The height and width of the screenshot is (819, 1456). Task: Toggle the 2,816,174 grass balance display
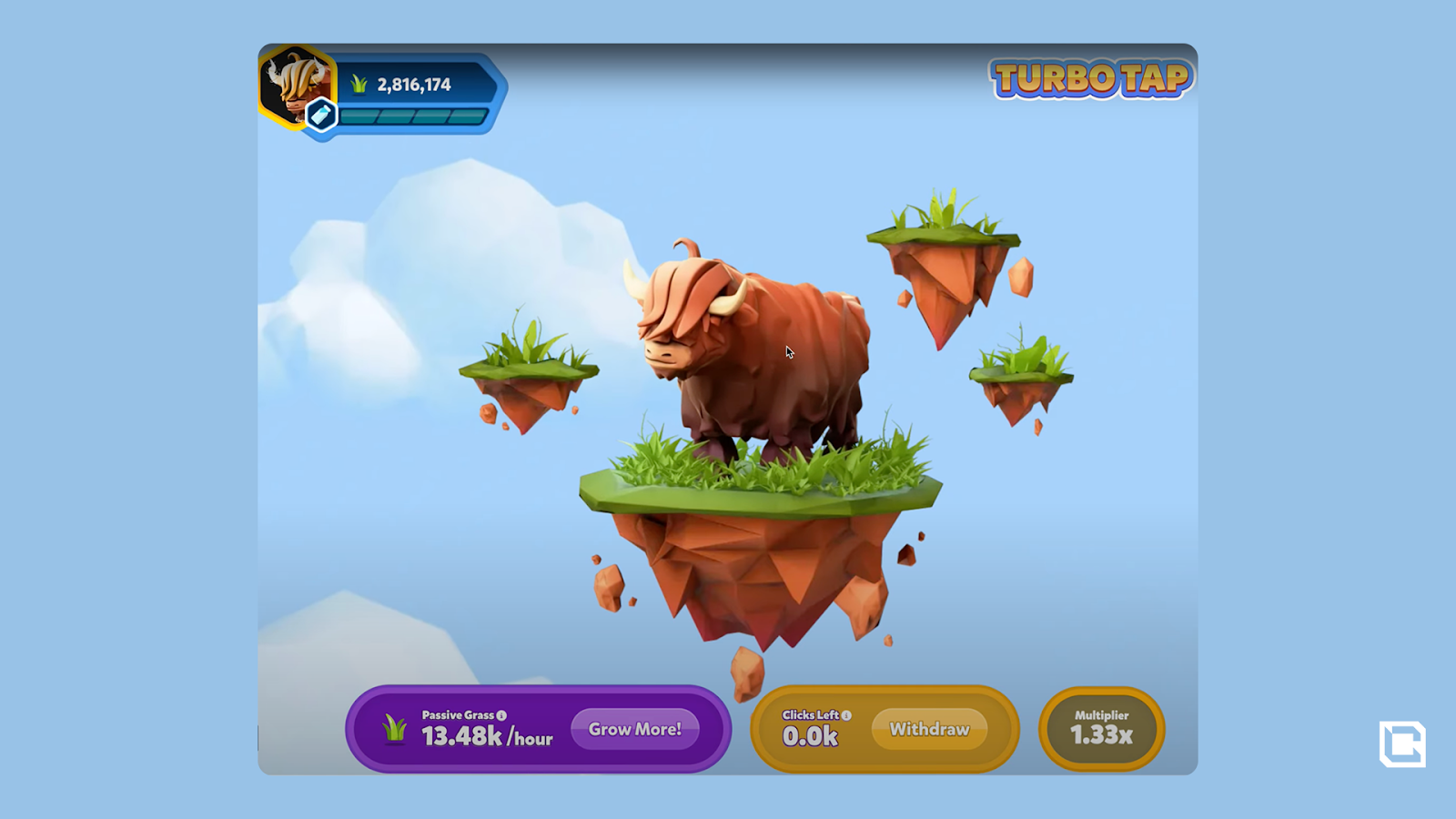(x=411, y=83)
